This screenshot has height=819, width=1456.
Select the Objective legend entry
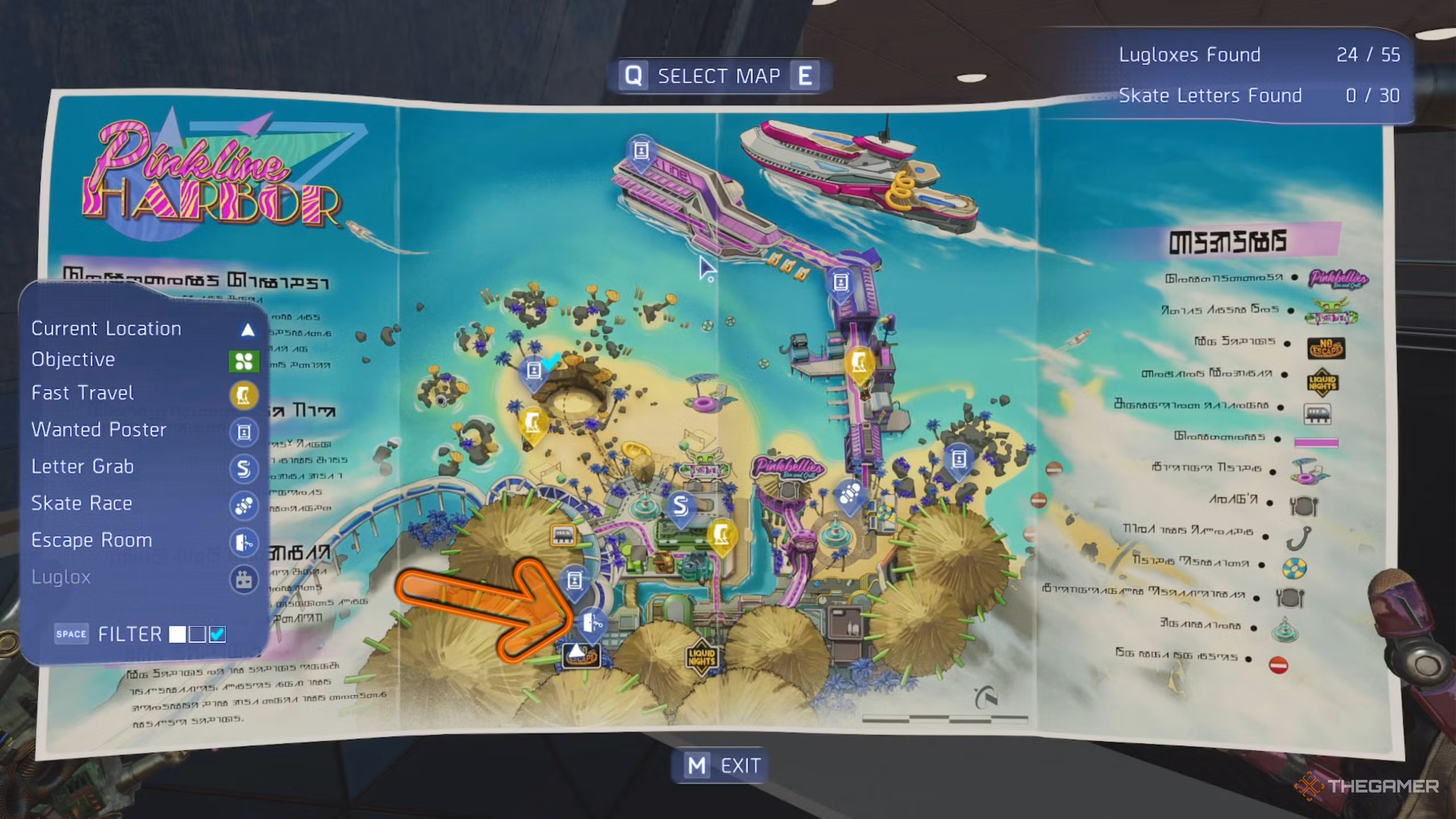click(x=73, y=359)
